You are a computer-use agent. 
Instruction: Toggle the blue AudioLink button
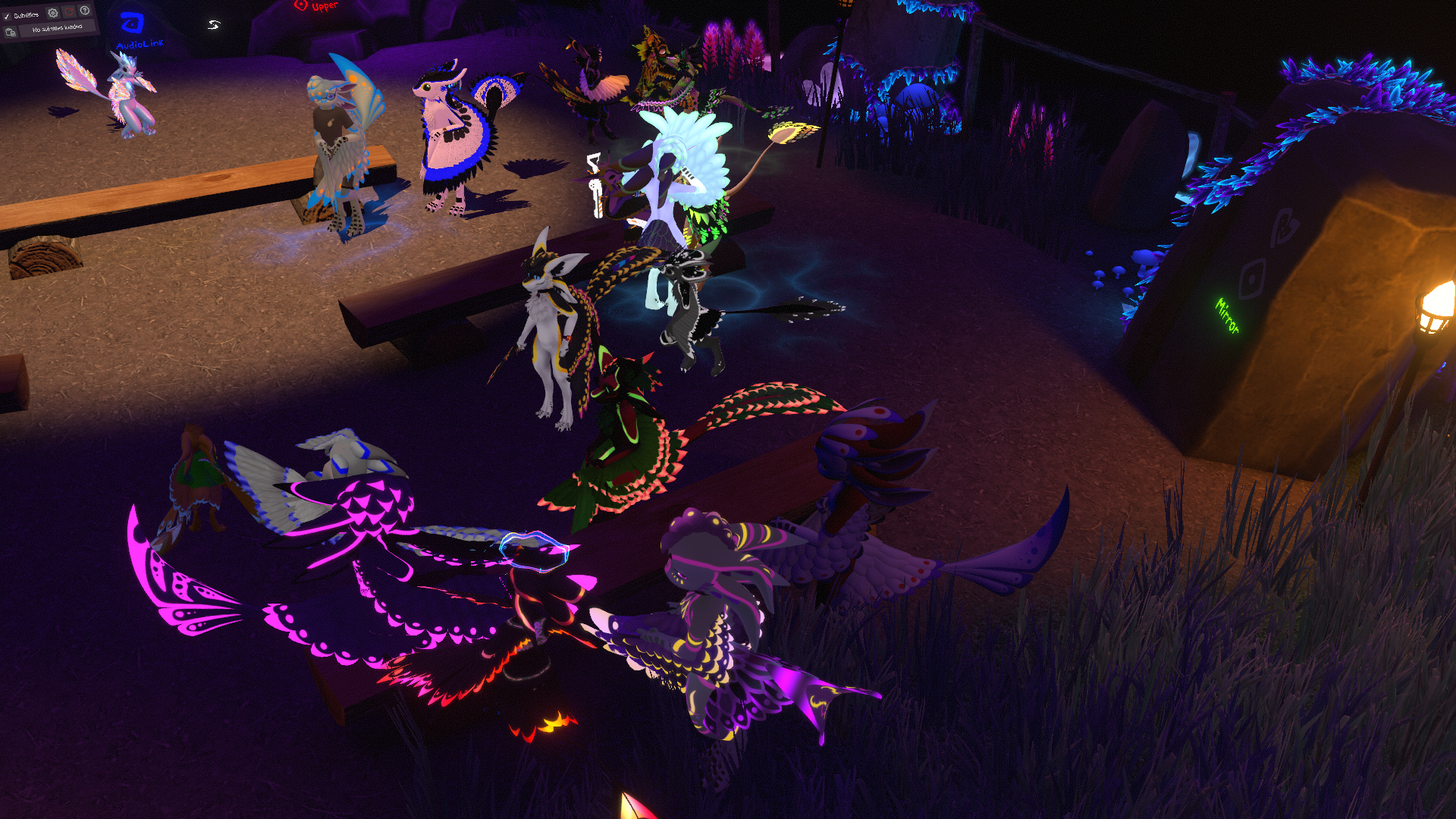pyautogui.click(x=133, y=25)
